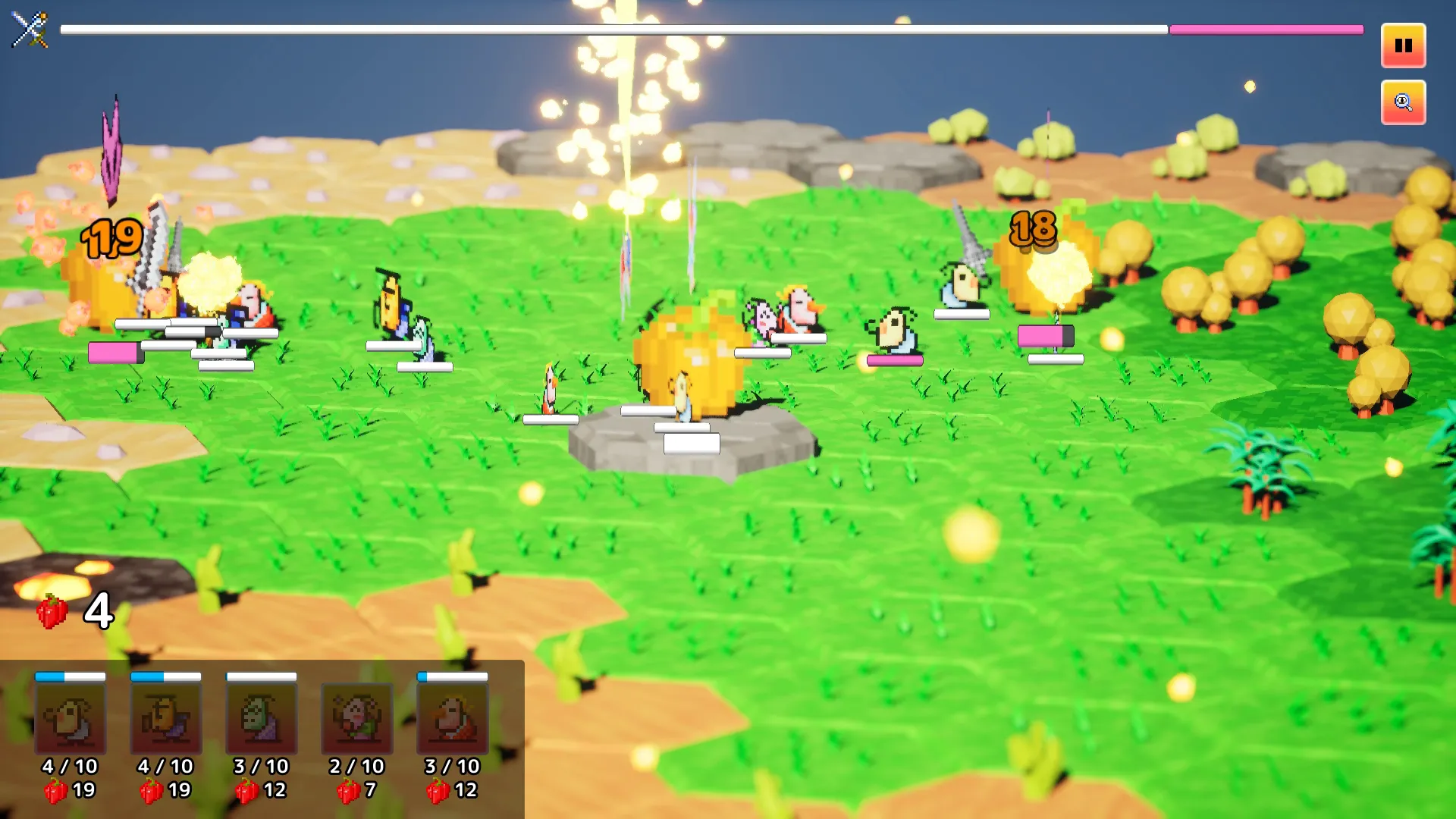
Task: Choose the crowned duck unit card
Action: pos(453,718)
